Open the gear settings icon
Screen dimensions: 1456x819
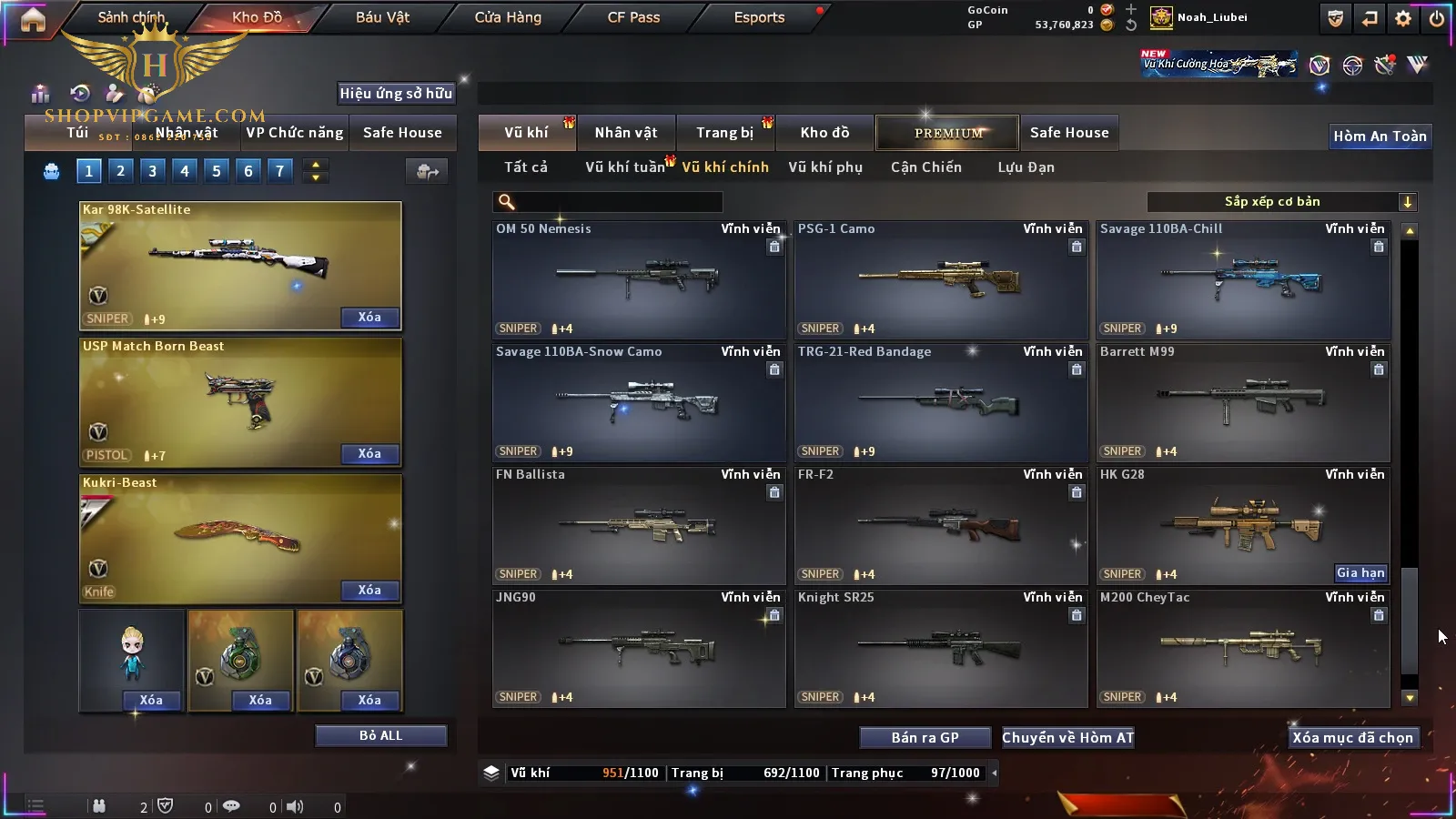point(1403,18)
